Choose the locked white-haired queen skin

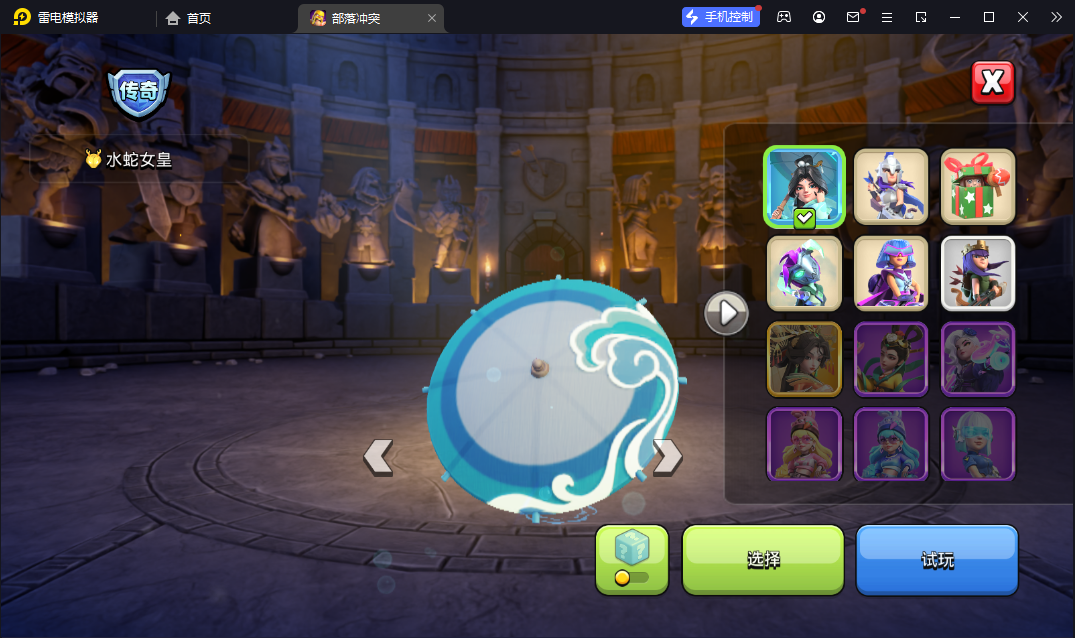[978, 358]
